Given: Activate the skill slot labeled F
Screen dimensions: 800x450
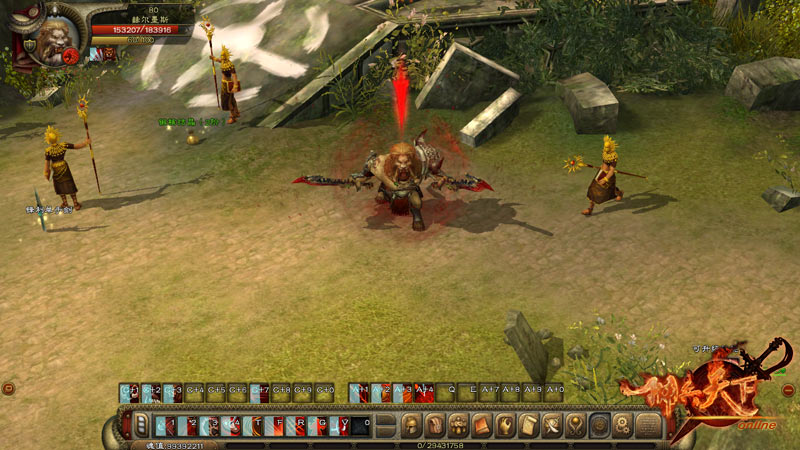Looking at the screenshot, I should [x=278, y=426].
